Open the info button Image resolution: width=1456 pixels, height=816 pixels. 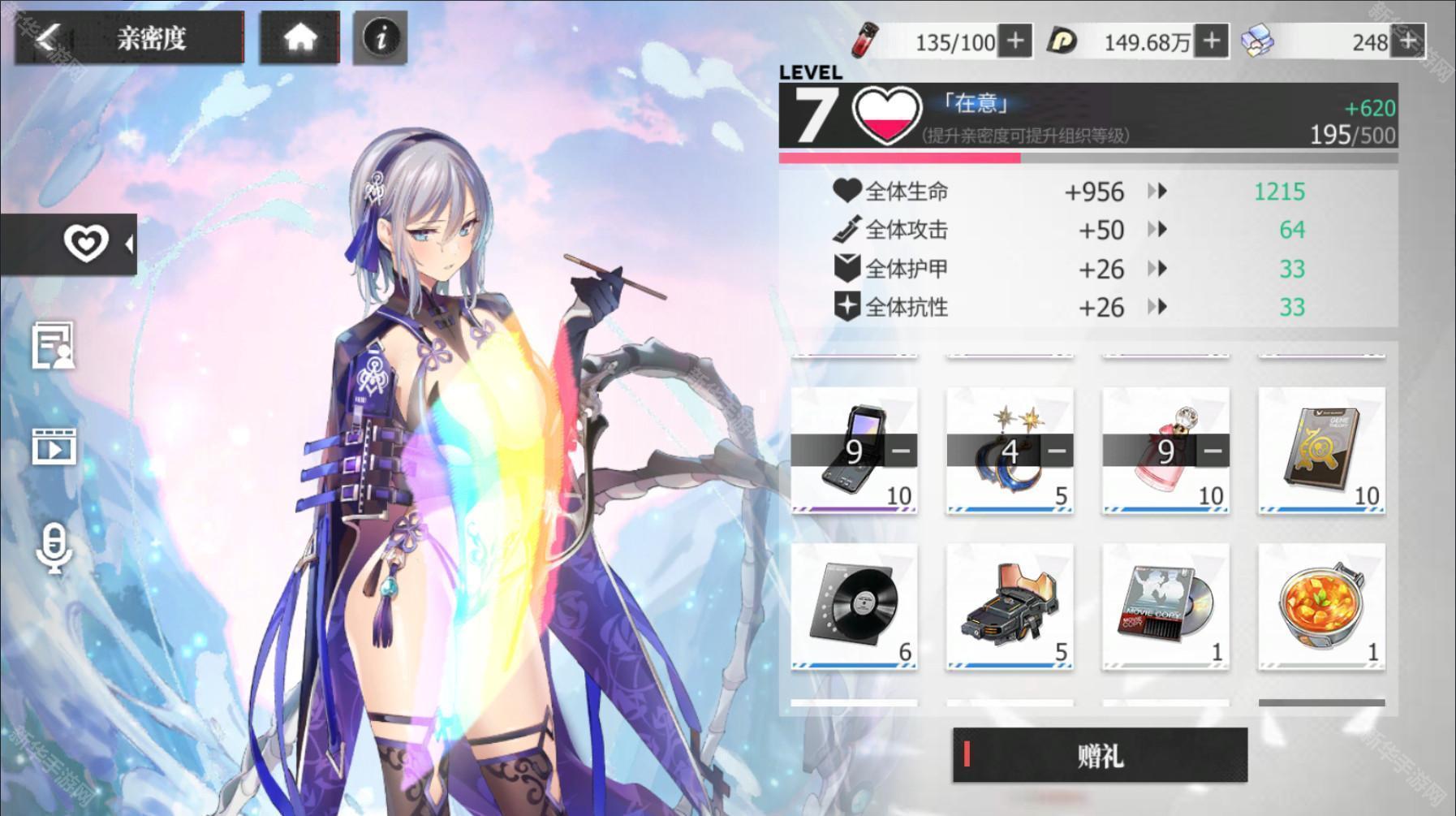380,37
